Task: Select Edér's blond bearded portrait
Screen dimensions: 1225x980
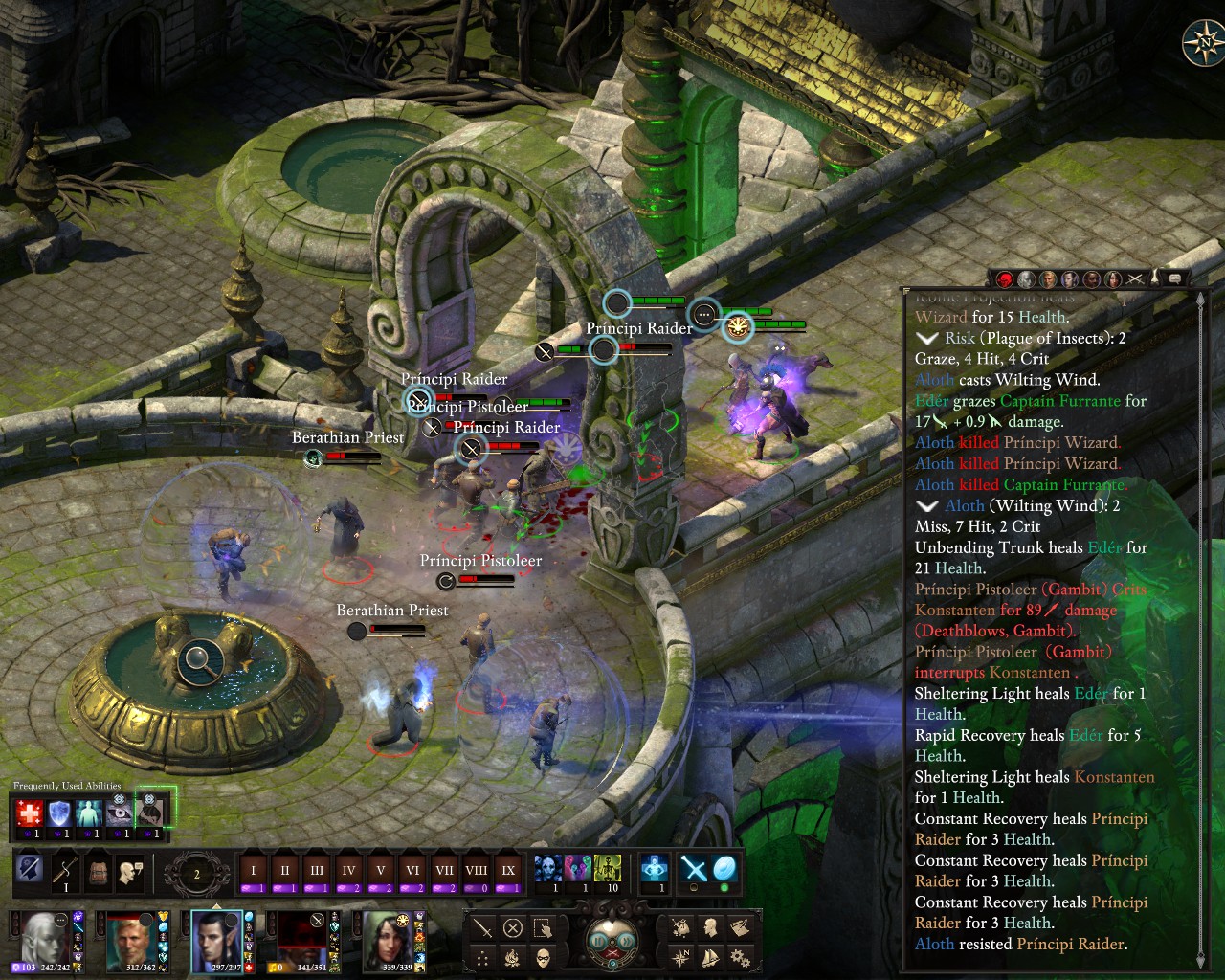Action: pyautogui.click(x=131, y=938)
